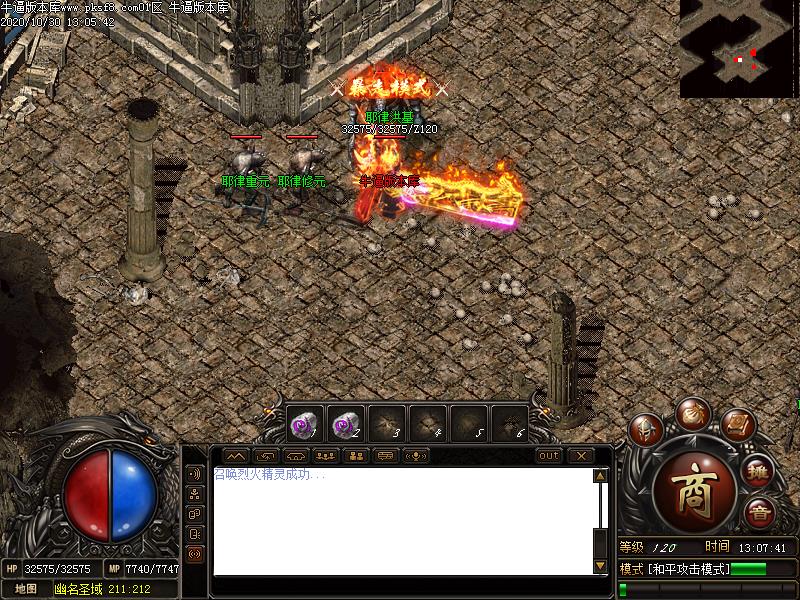
Task: Click the chat message area
Action: [400, 520]
